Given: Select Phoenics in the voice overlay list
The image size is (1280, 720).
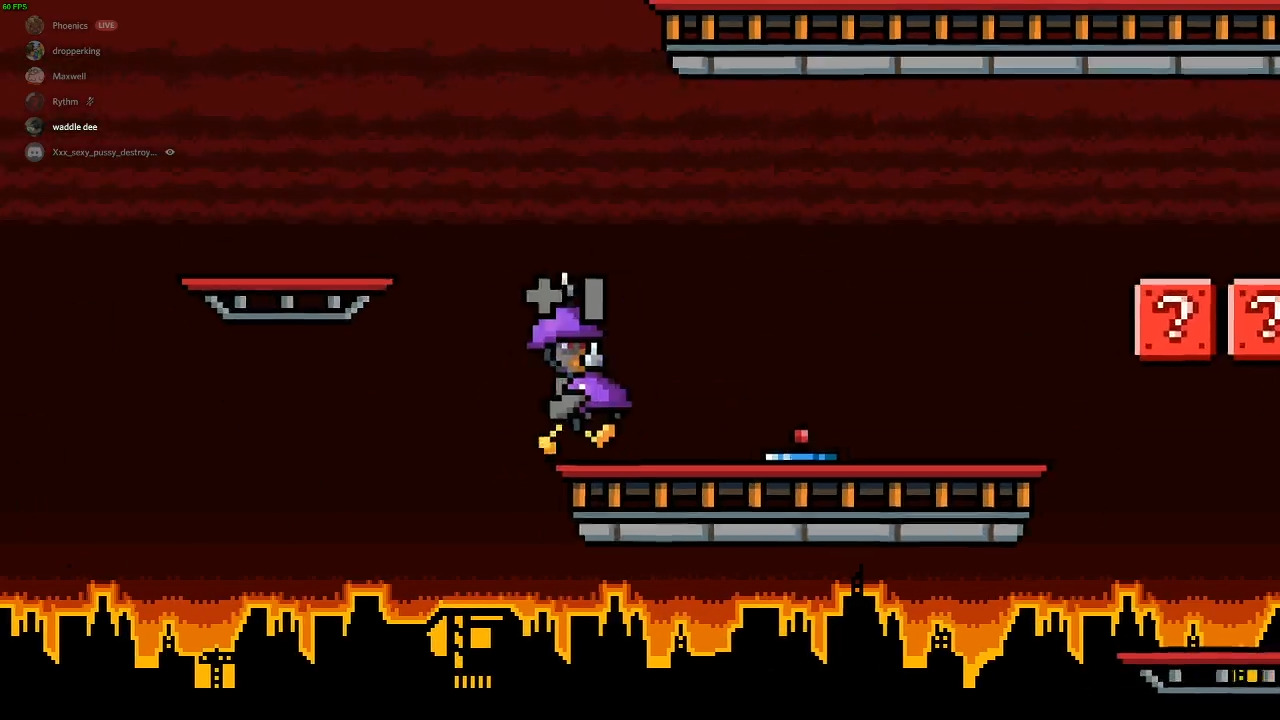Looking at the screenshot, I should point(69,25).
